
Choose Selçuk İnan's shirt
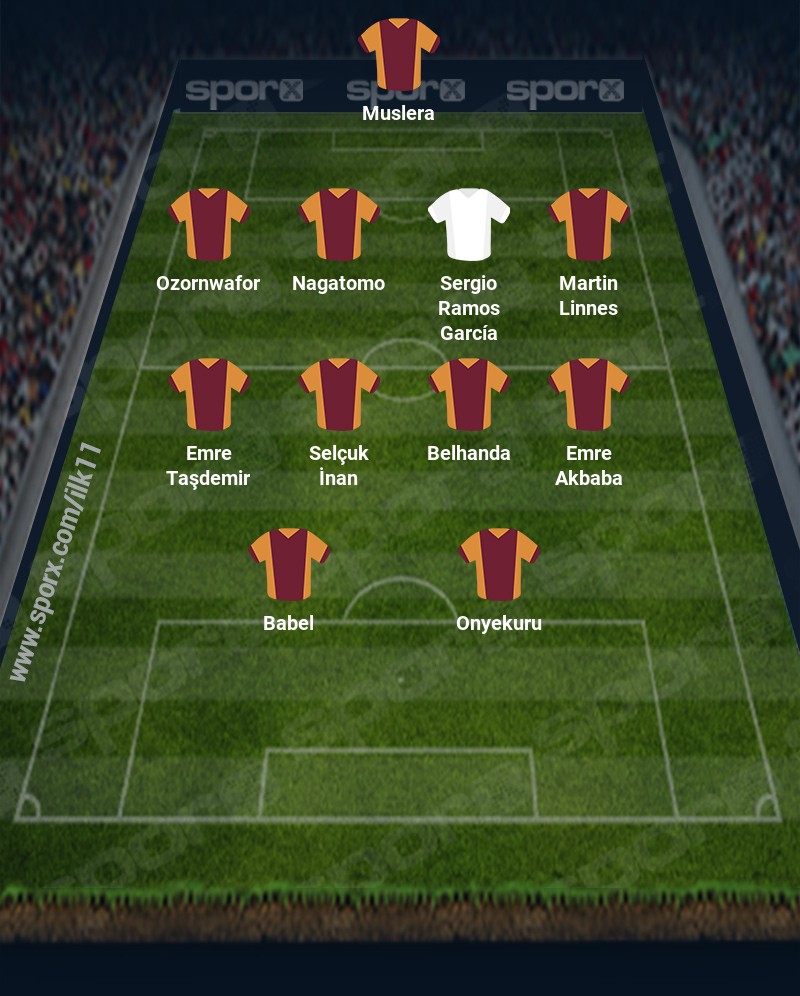tap(339, 394)
